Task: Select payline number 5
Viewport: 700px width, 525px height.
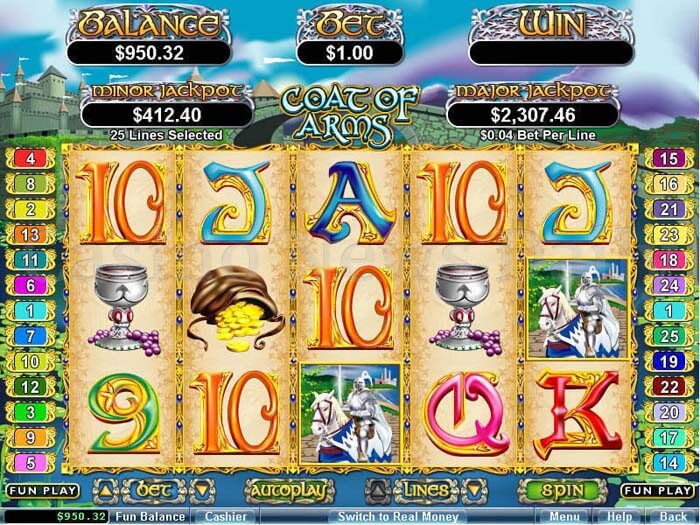Action: click(30, 462)
